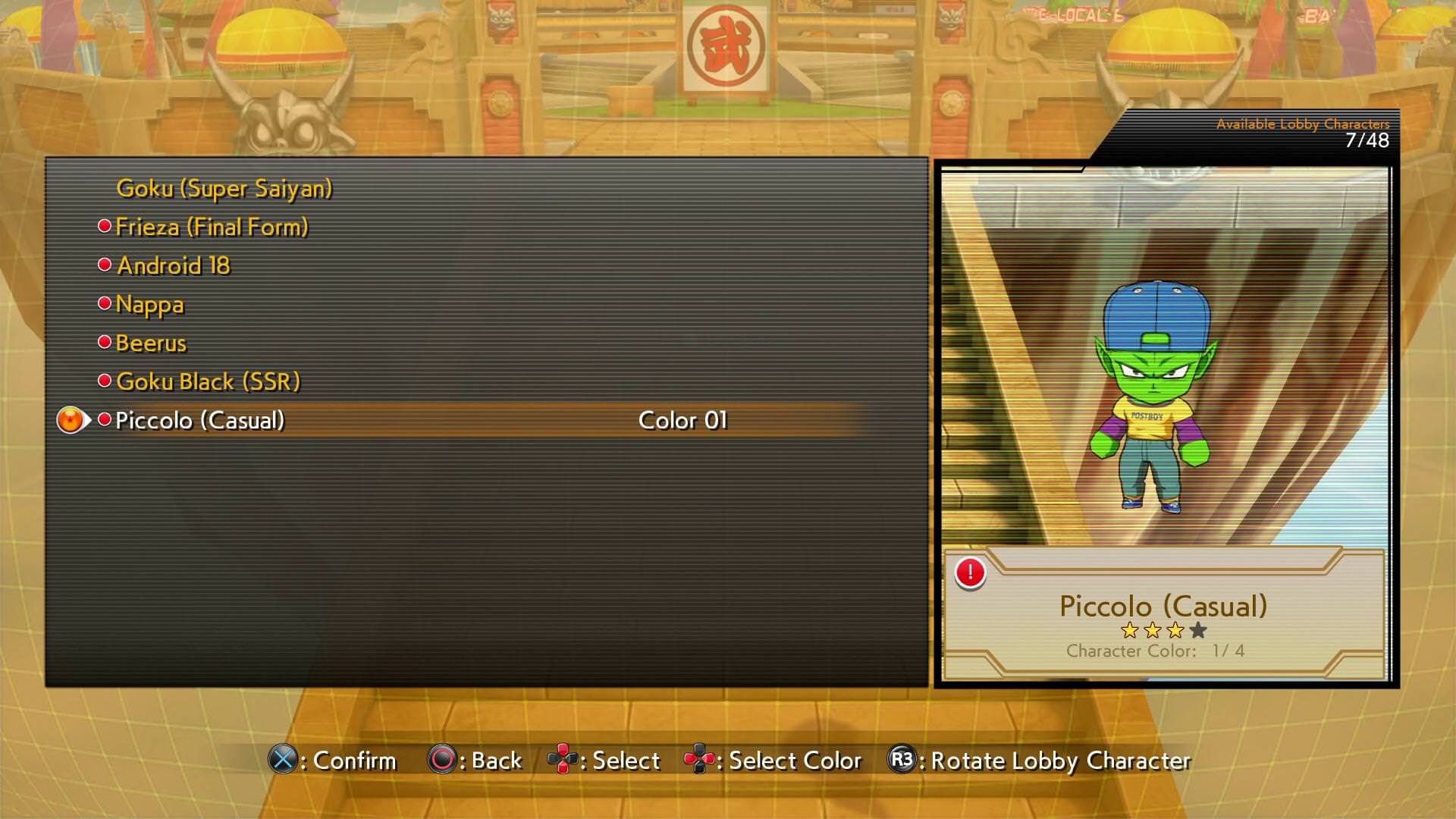Choose Frieza (Final Form) lobby character
The width and height of the screenshot is (1456, 819).
click(x=212, y=227)
